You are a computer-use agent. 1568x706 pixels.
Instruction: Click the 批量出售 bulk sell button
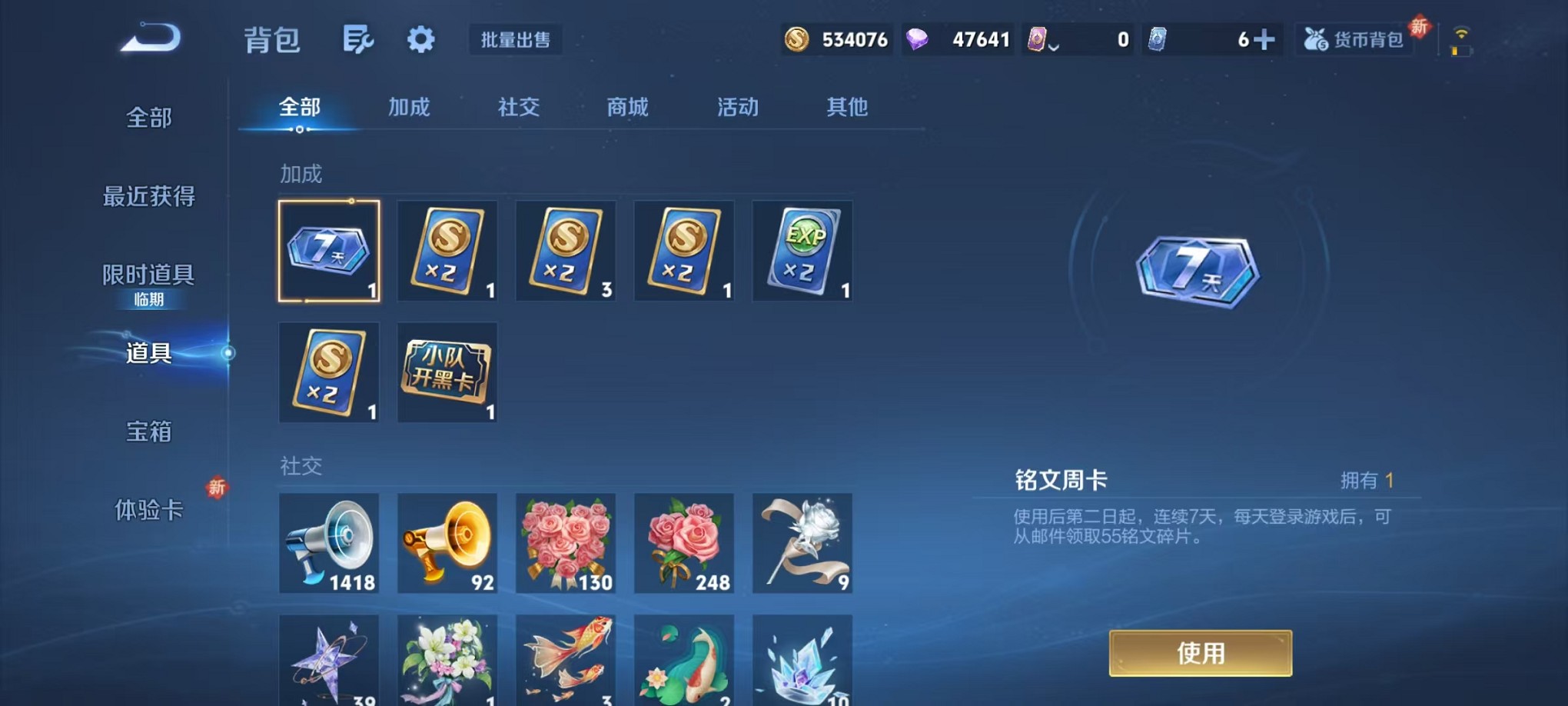tap(517, 40)
